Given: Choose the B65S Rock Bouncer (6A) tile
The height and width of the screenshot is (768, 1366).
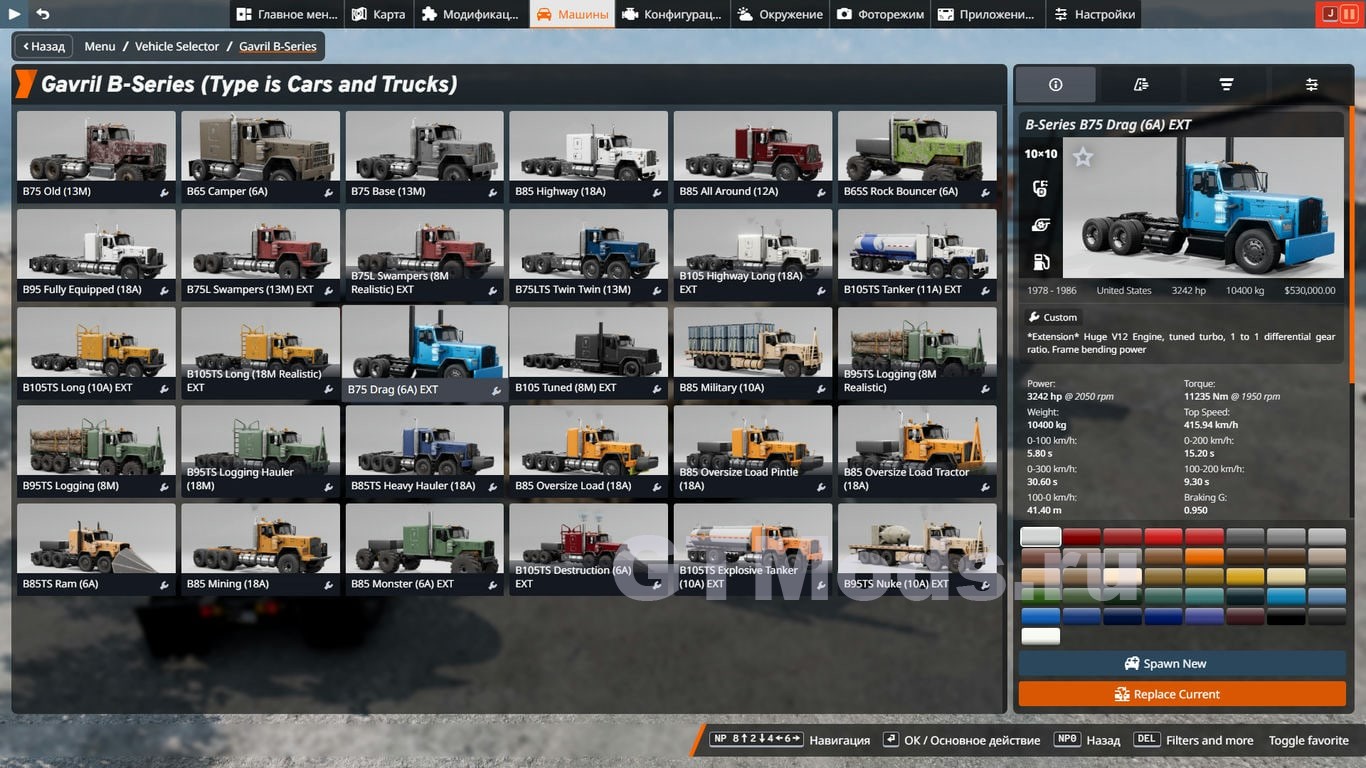Looking at the screenshot, I should [917, 156].
